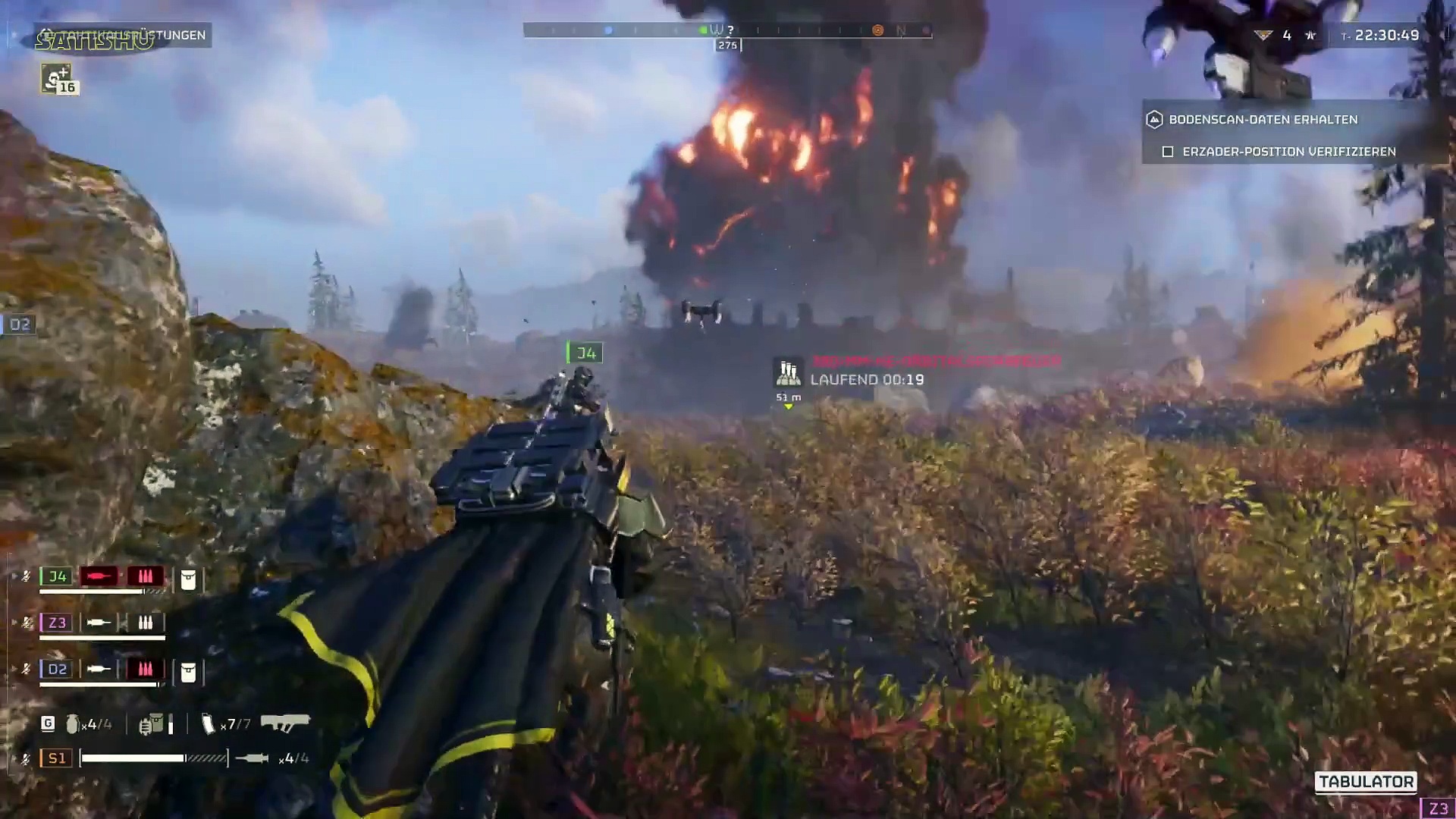Screen dimensions: 1456x819
Task: Click D2's red ammo status icon
Action: [x=145, y=669]
